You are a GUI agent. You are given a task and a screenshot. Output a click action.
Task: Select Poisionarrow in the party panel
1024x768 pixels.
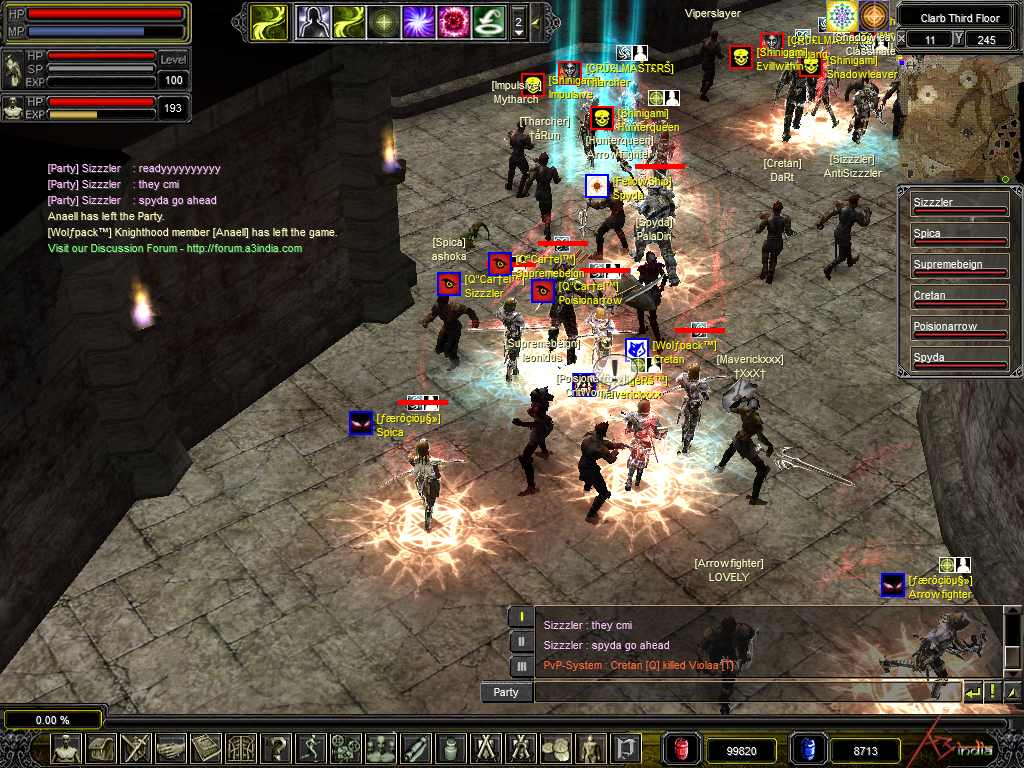pyautogui.click(x=959, y=328)
